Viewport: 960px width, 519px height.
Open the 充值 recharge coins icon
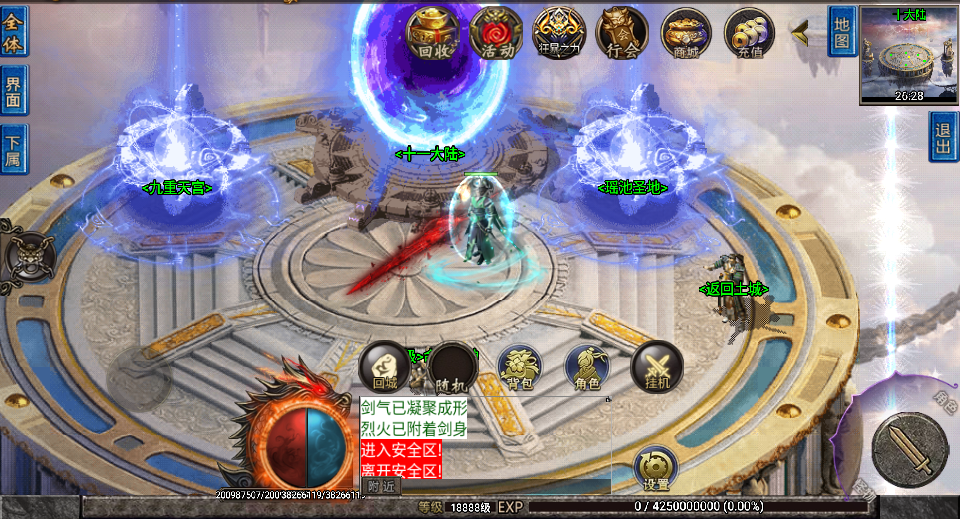pyautogui.click(x=749, y=33)
